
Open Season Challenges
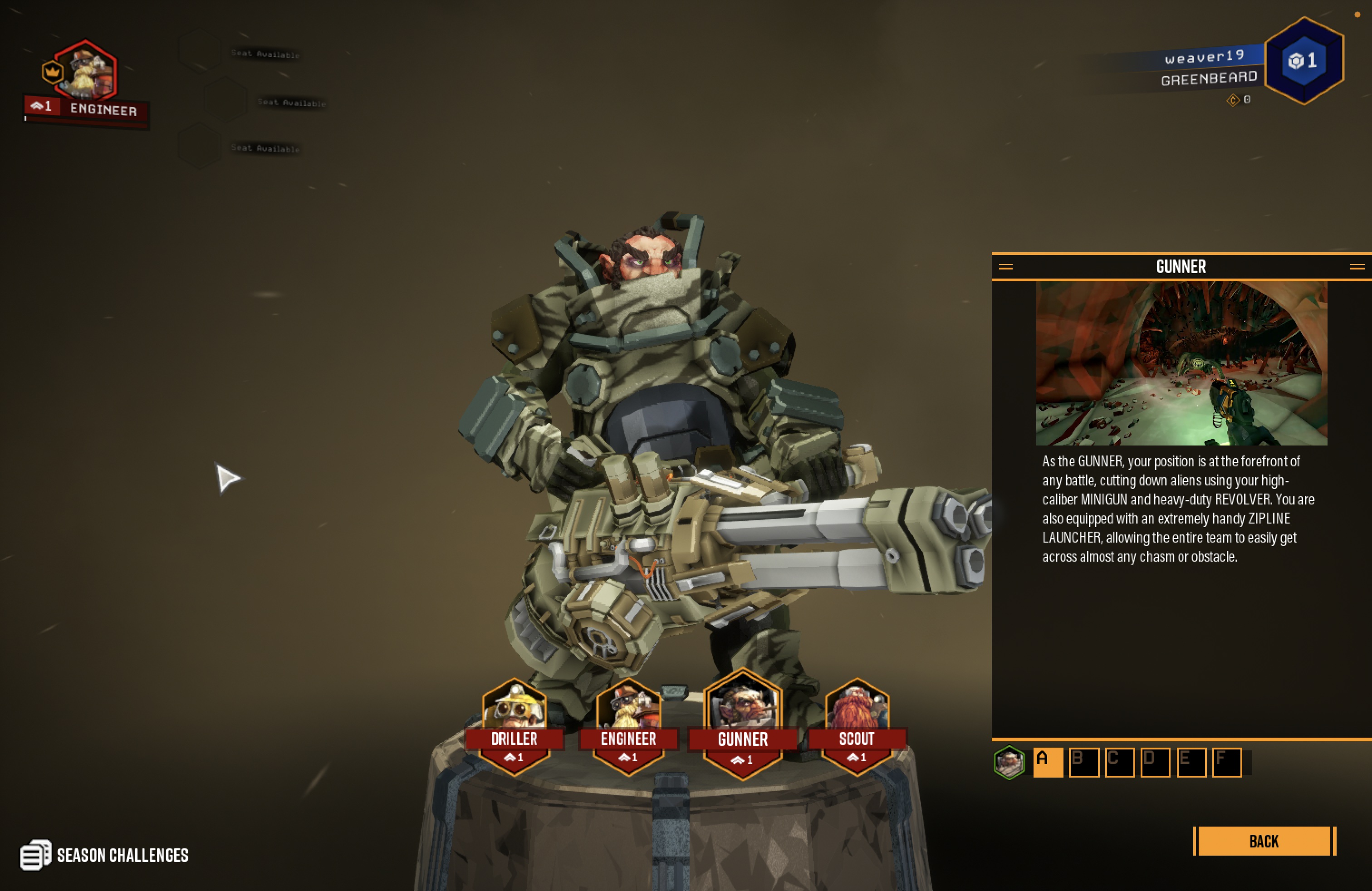point(104,855)
